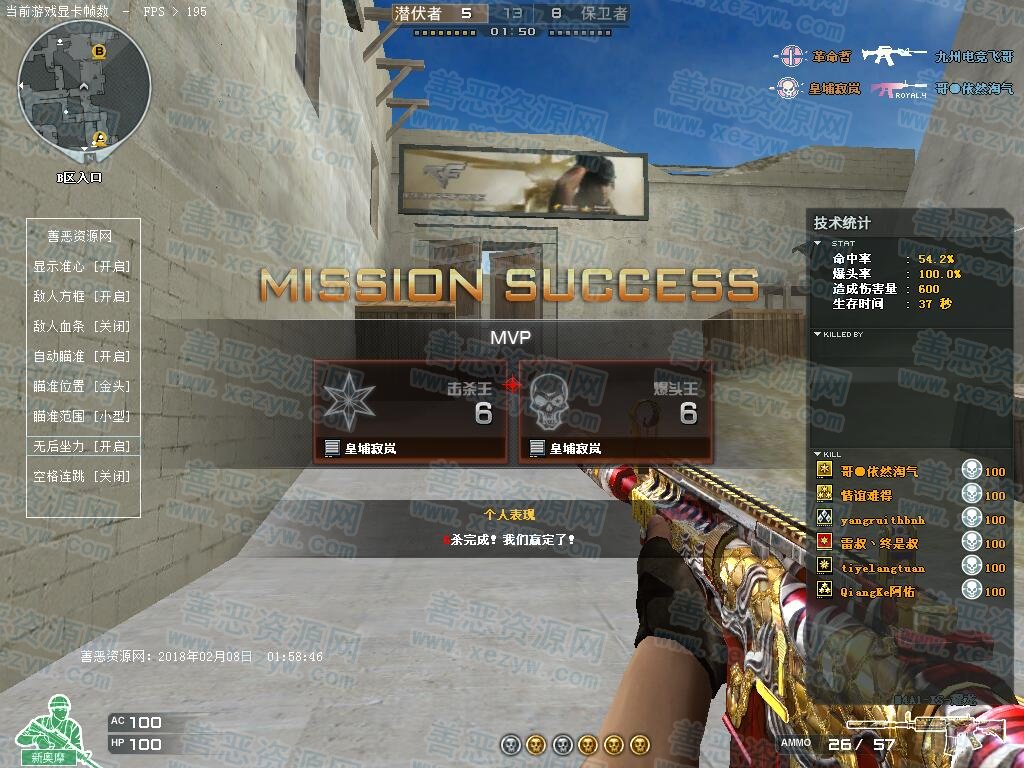1024x768 pixels.
Task: Turn on 敌人血条 enemy health bars
Action: click(x=82, y=327)
